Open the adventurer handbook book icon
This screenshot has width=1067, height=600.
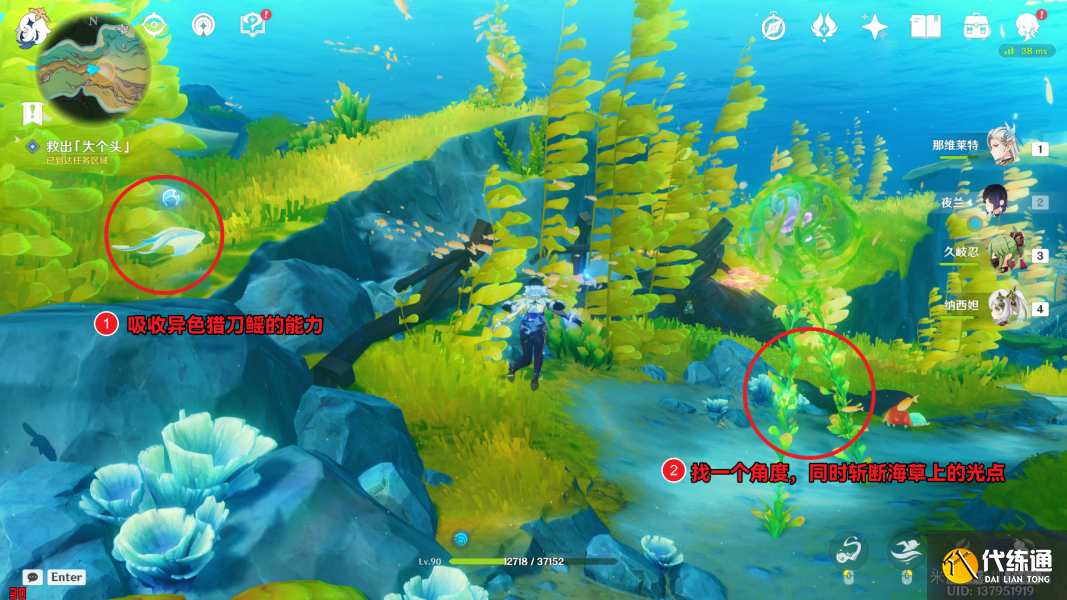(x=925, y=27)
